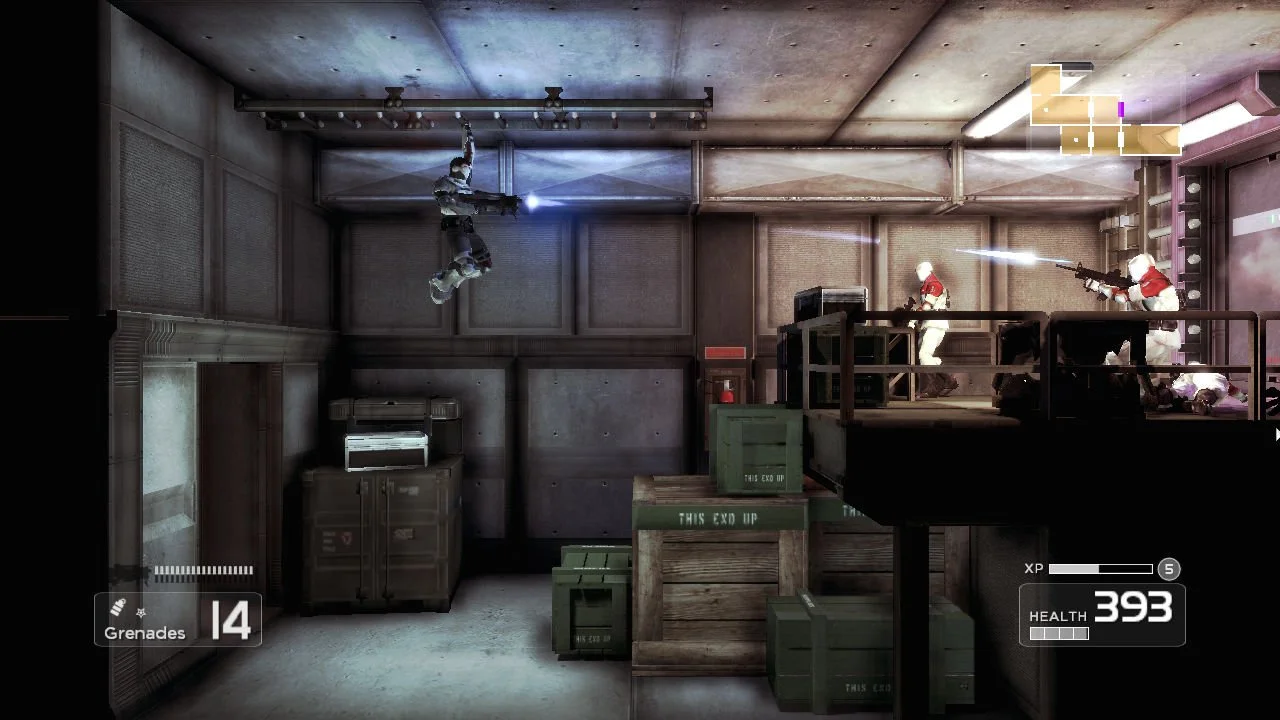
Task: Open the minimap overlay in the top right
Action: click(x=1105, y=110)
